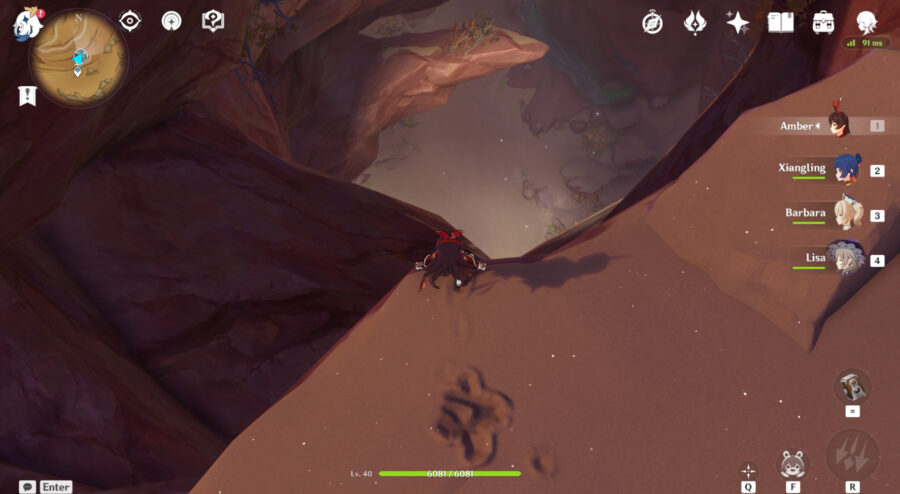Screen dimensions: 900x494
Task: Open the quest log exclamation icon
Action: coord(27,96)
